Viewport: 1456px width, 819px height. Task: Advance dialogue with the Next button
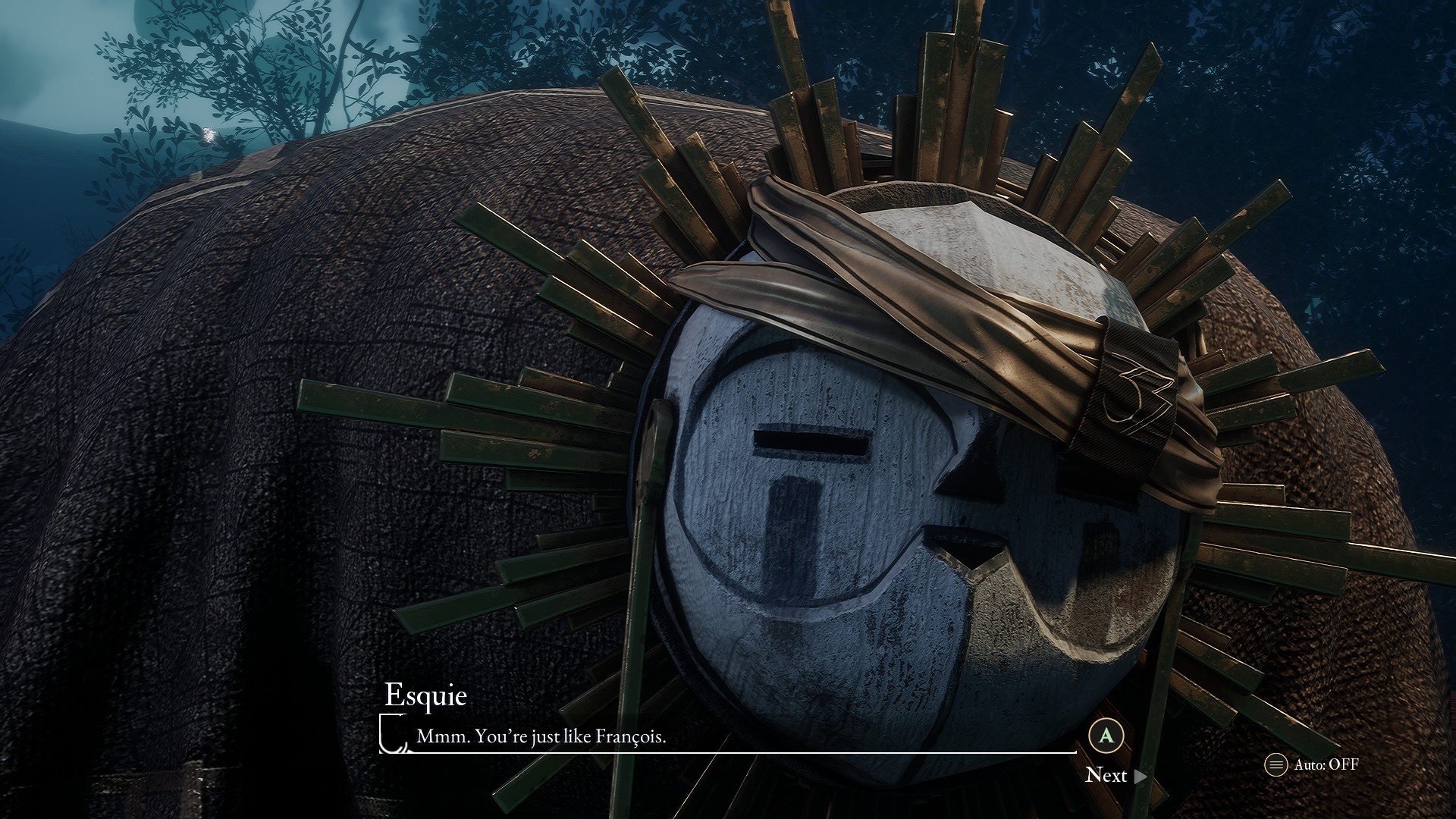(1115, 775)
